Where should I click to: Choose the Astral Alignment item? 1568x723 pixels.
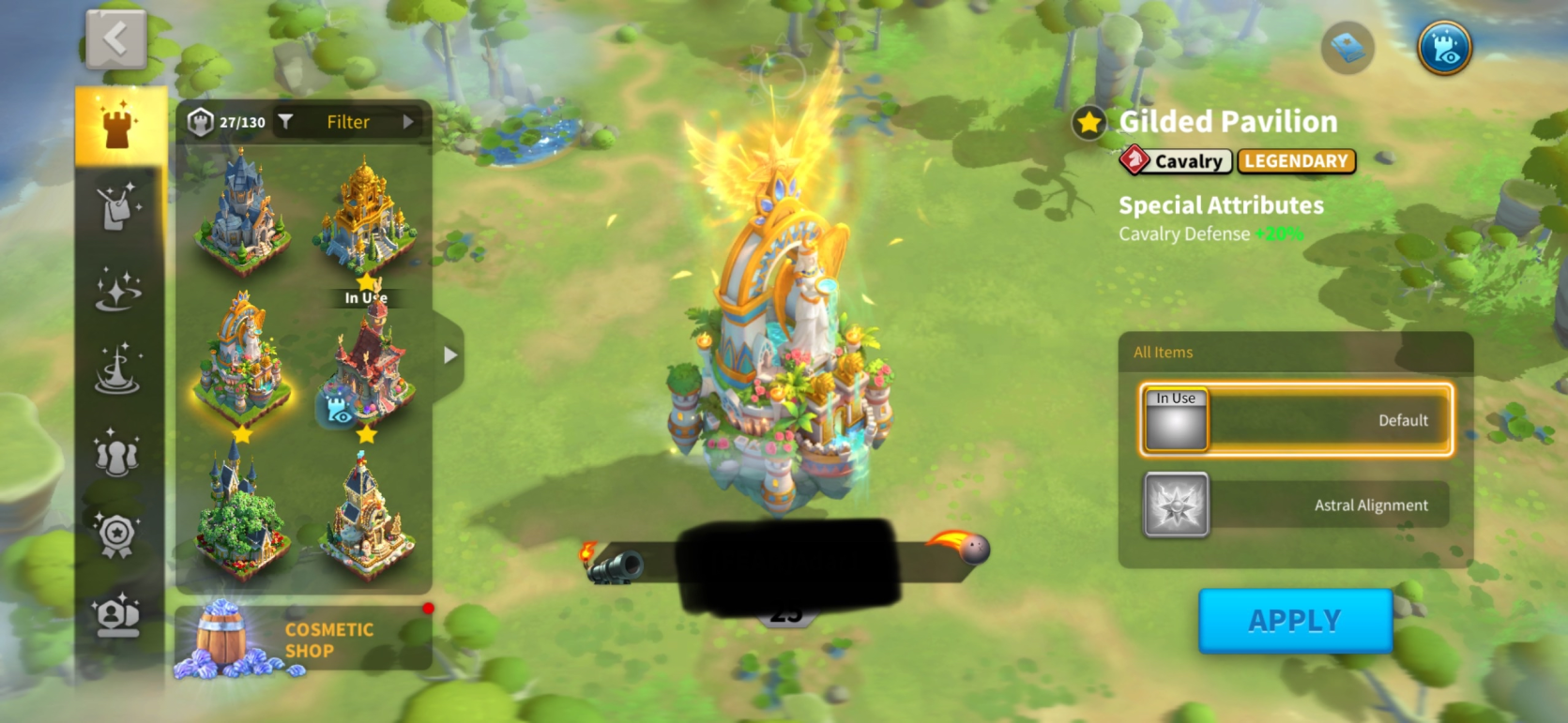click(1296, 505)
